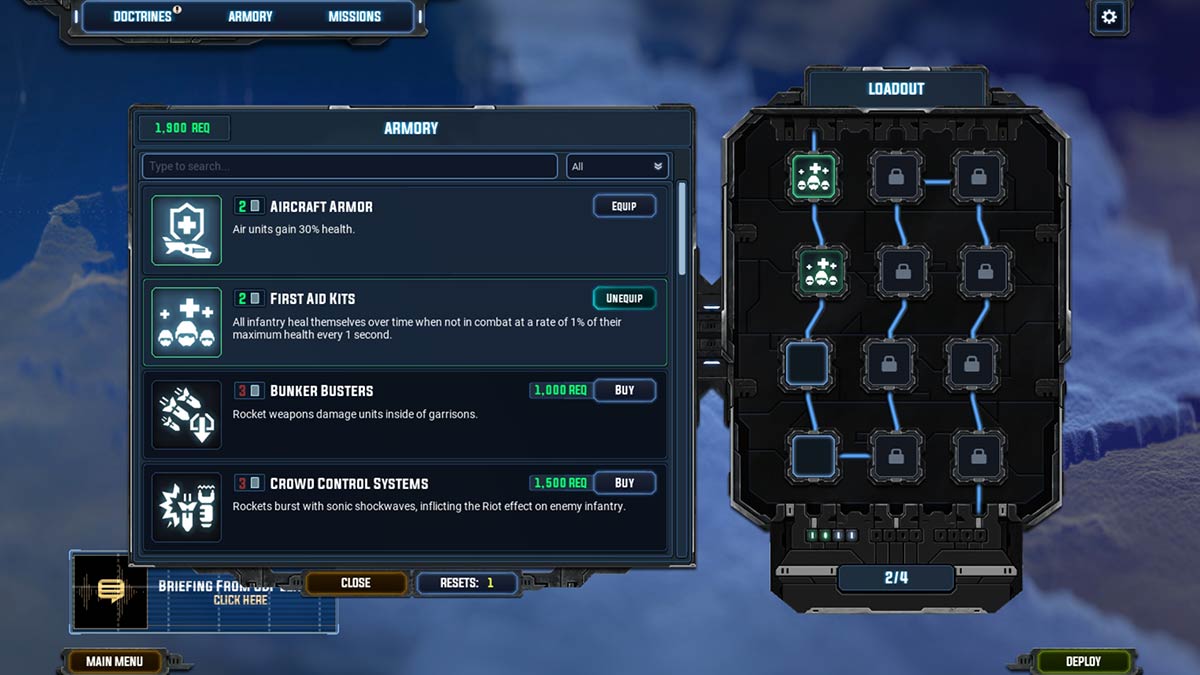
Task: Deploy to the mission
Action: [1083, 661]
